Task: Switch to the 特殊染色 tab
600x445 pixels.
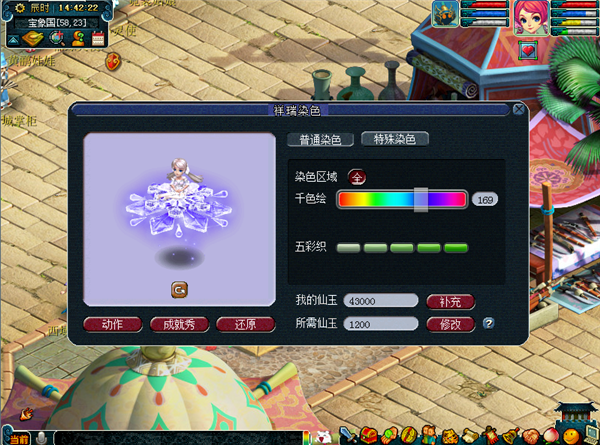Action: pyautogui.click(x=394, y=139)
